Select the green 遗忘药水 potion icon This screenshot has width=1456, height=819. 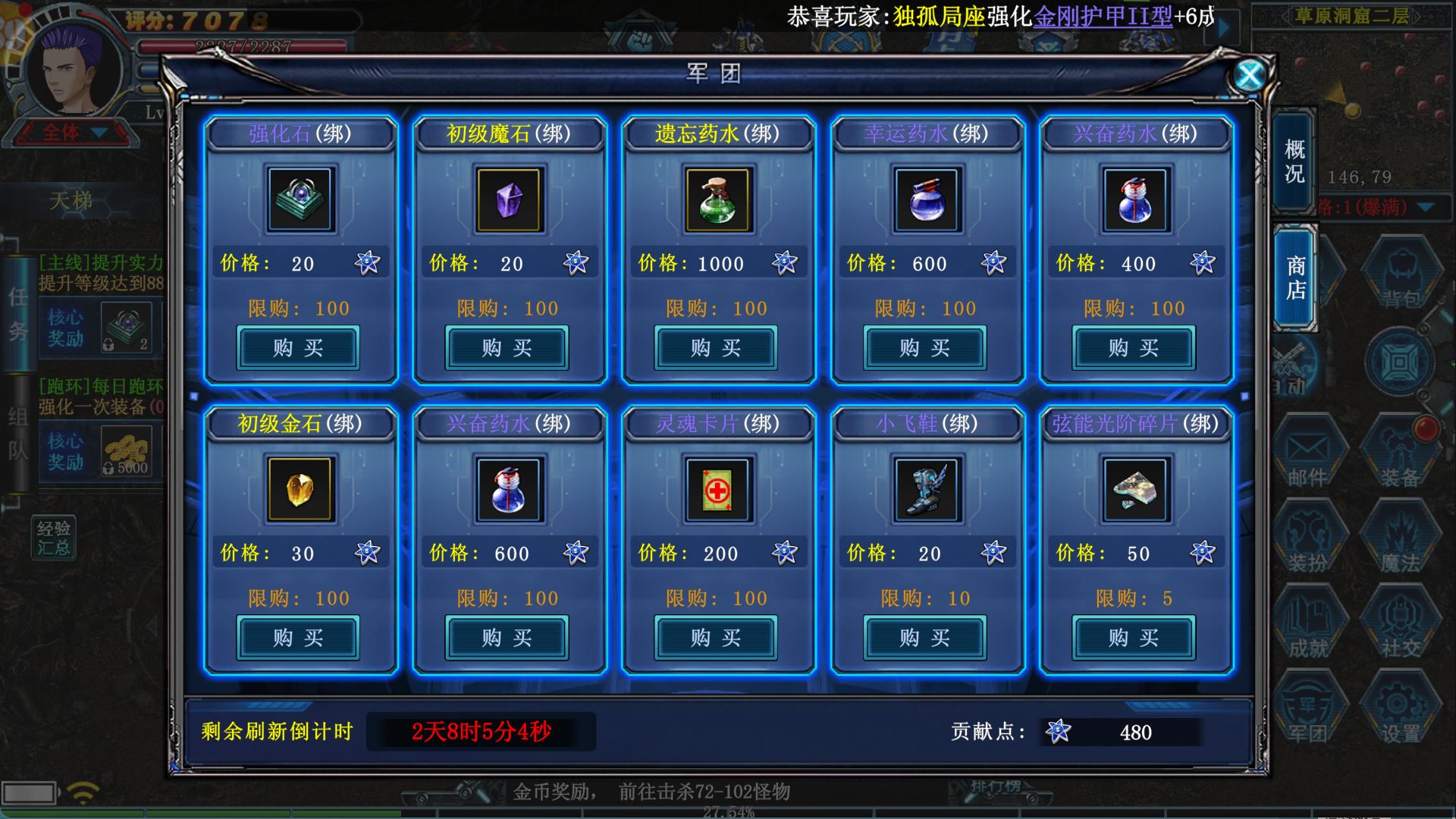tap(717, 200)
